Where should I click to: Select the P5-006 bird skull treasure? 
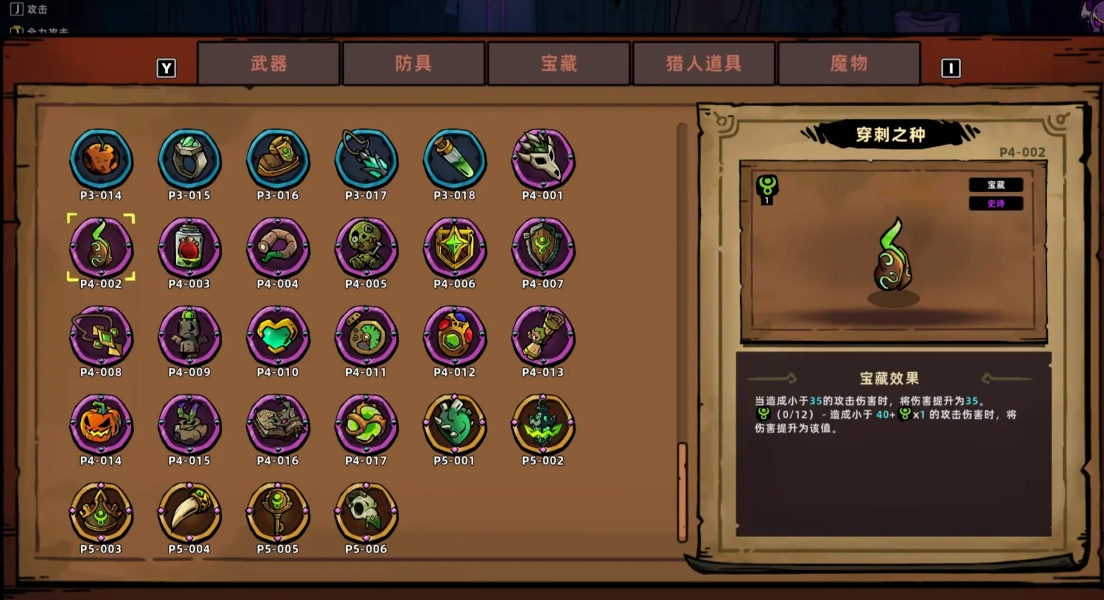click(366, 512)
